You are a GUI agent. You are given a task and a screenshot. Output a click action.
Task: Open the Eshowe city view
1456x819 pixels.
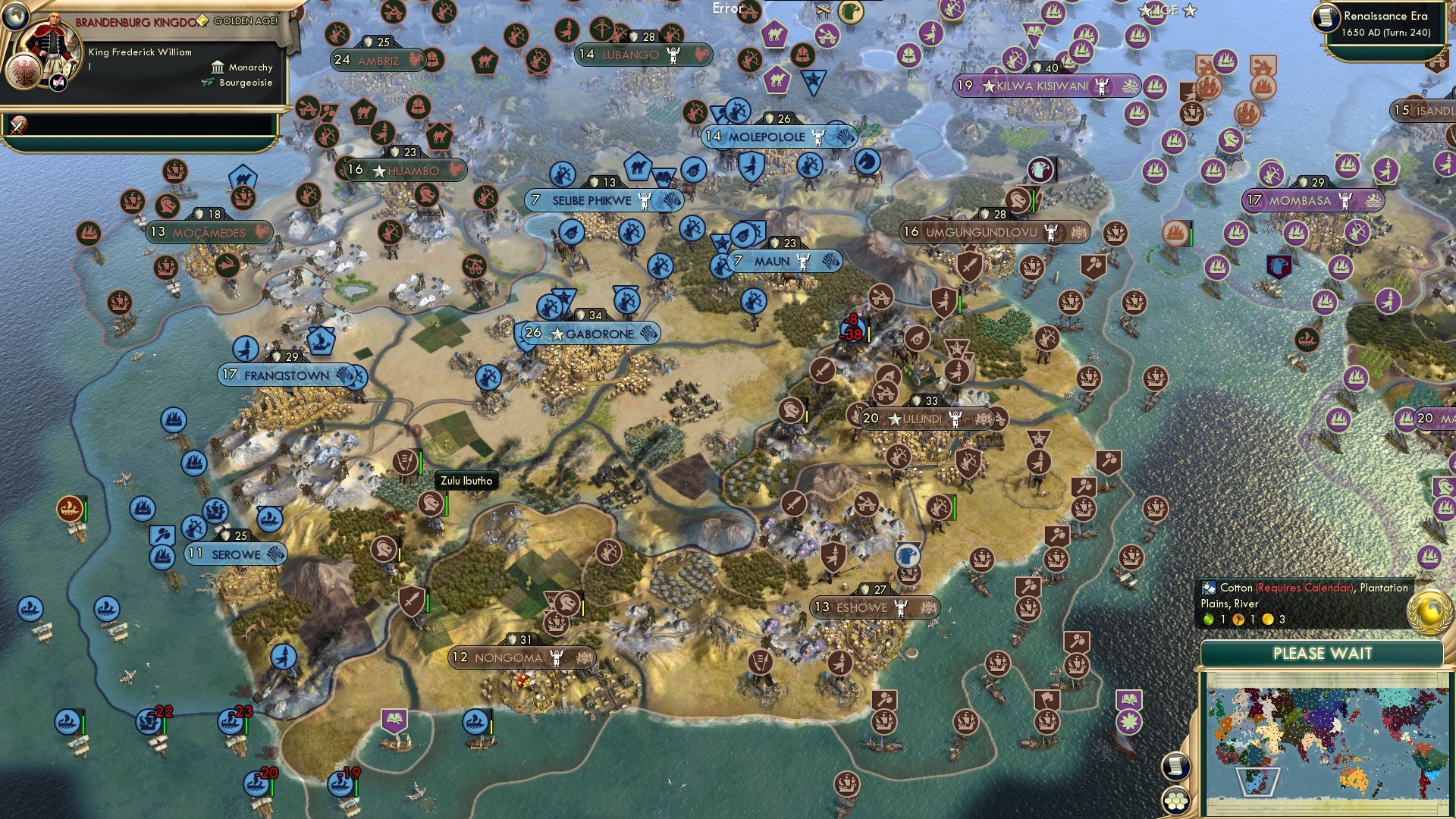[867, 607]
